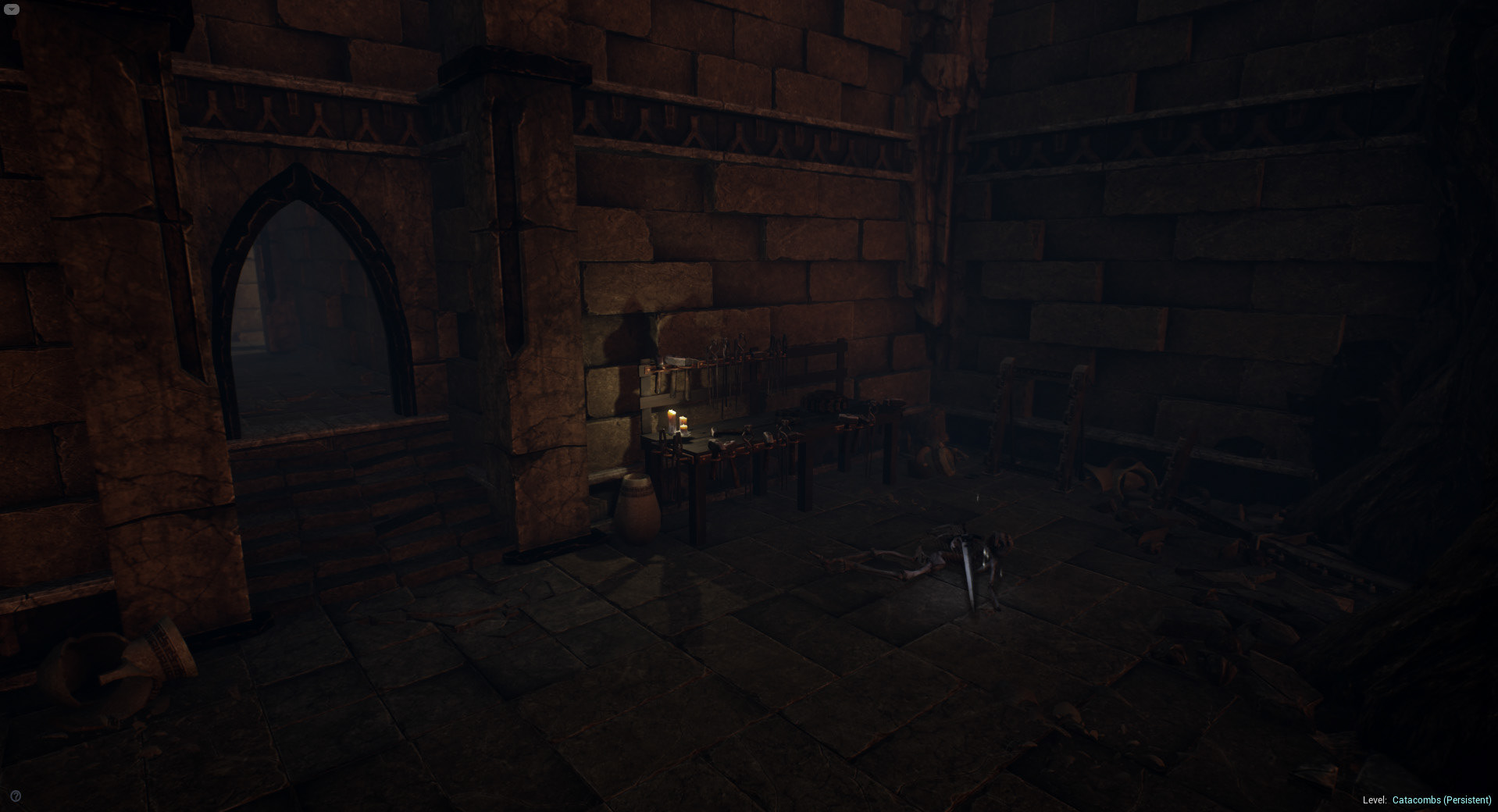
Task: Open the viewport options dropdown arrow
Action: click(12, 9)
